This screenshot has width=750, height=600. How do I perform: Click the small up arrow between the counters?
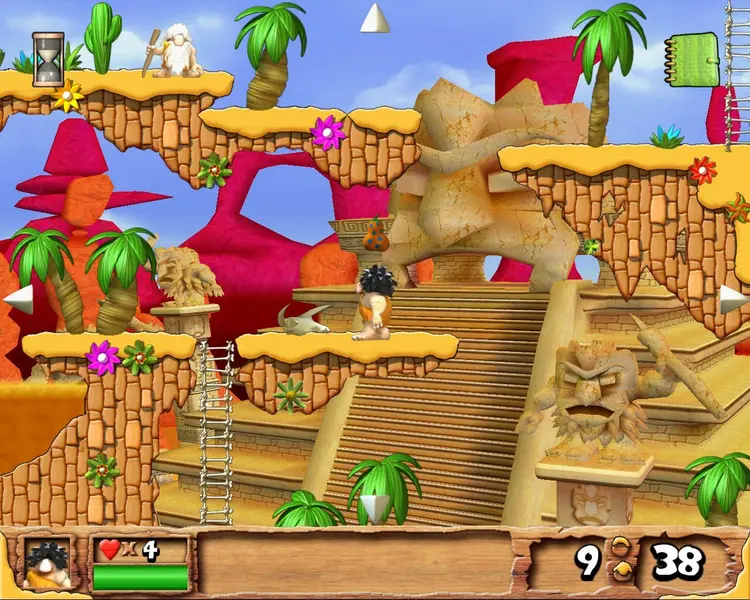pos(620,548)
